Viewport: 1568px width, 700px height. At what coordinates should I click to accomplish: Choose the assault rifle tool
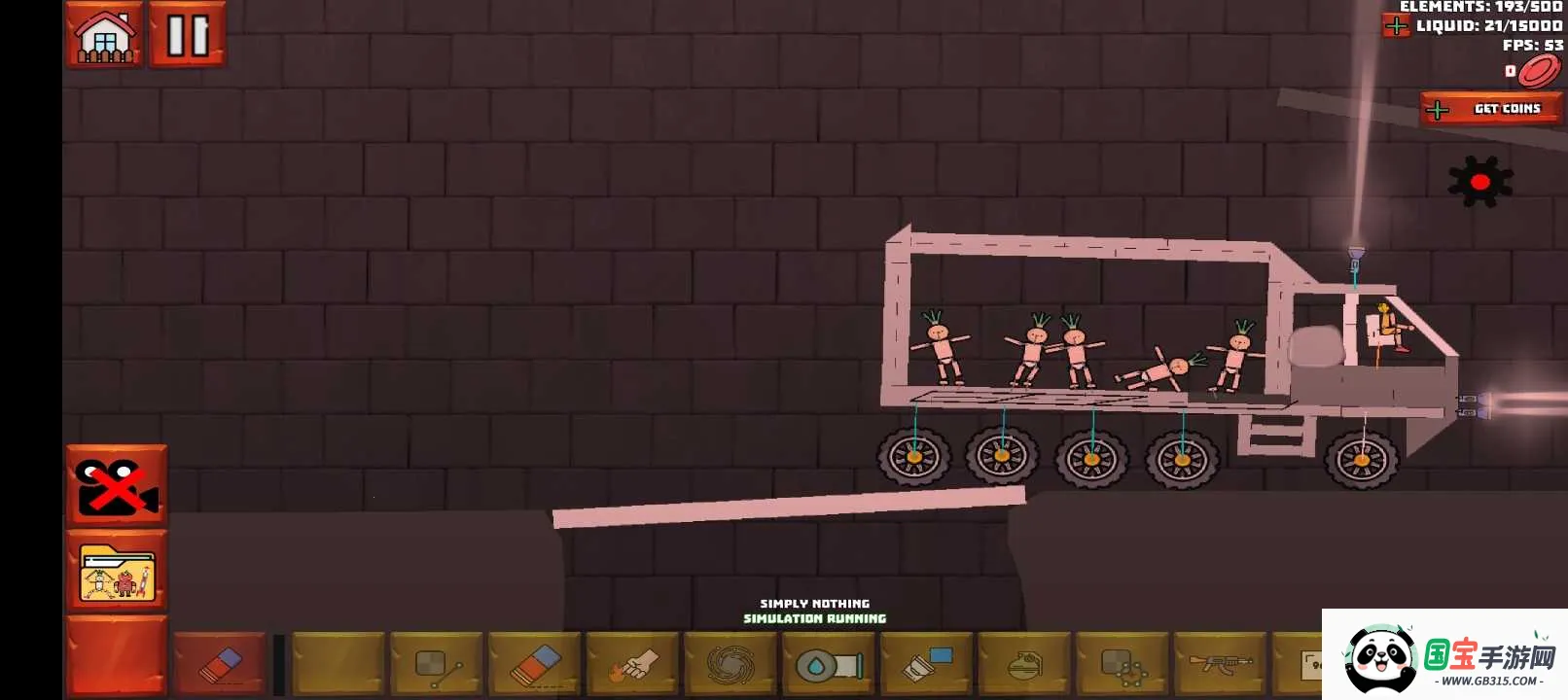[1221, 665]
